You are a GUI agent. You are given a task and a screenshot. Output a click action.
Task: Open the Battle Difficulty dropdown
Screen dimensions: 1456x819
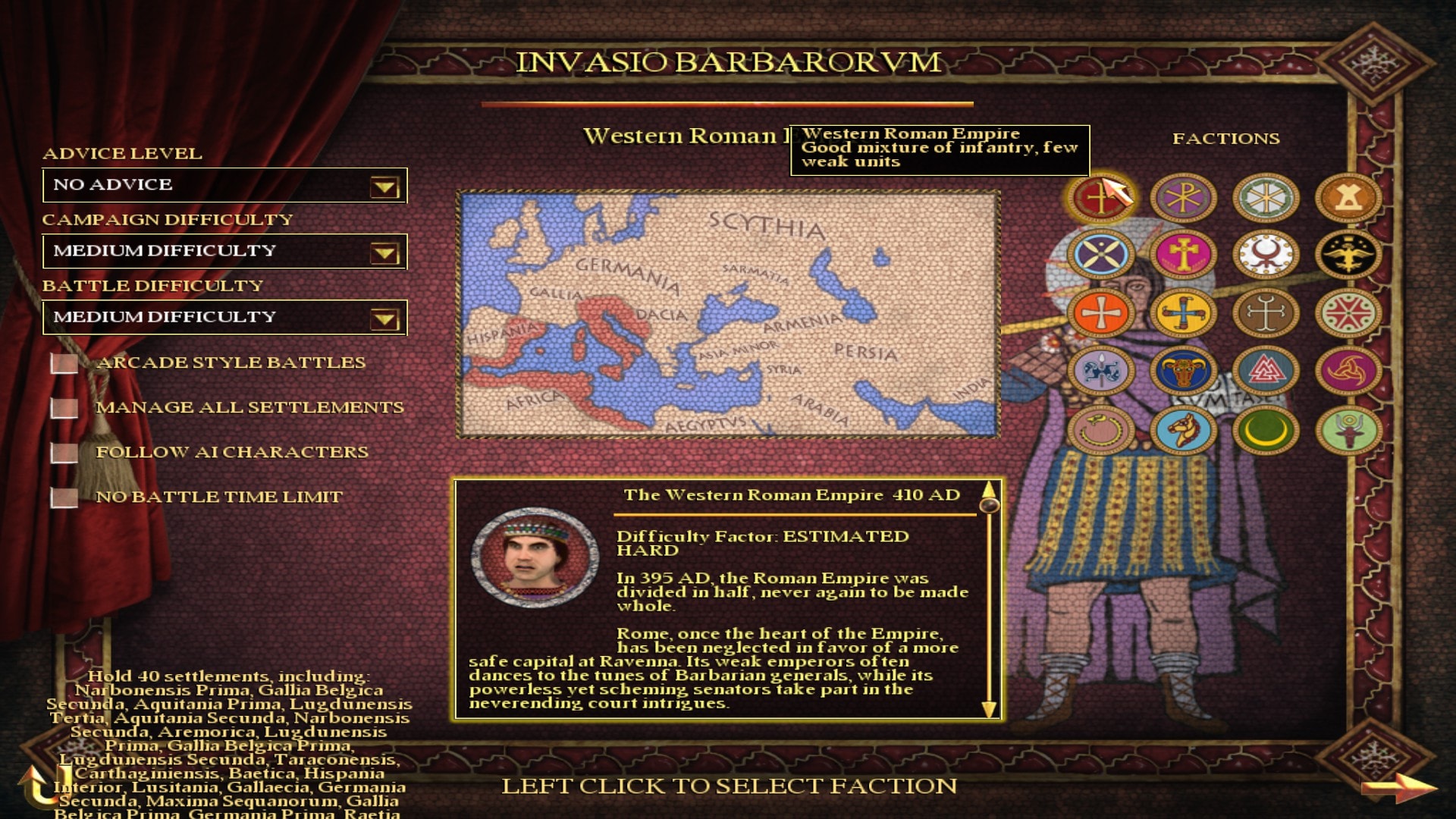pos(384,318)
